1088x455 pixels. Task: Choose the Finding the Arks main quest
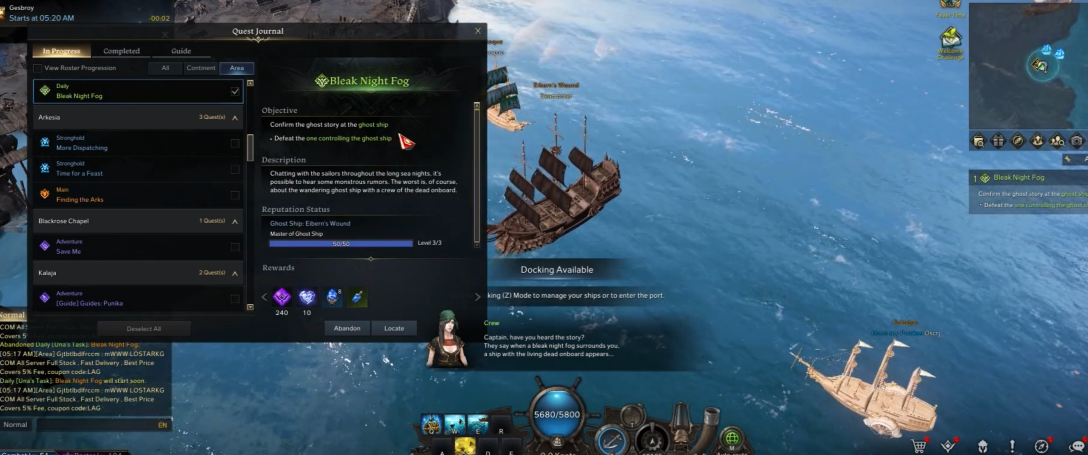110,195
